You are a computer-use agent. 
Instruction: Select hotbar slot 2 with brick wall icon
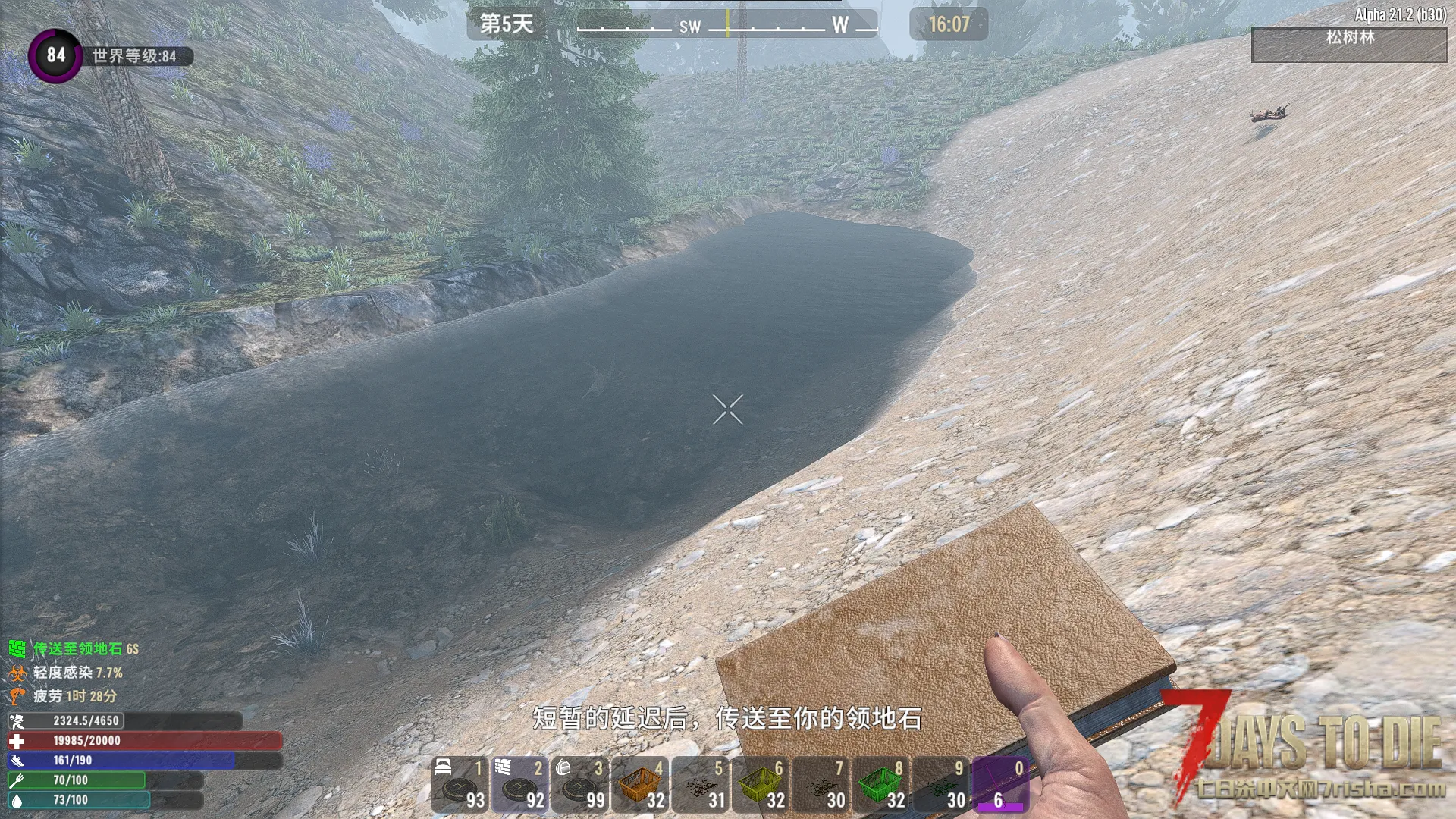click(520, 785)
